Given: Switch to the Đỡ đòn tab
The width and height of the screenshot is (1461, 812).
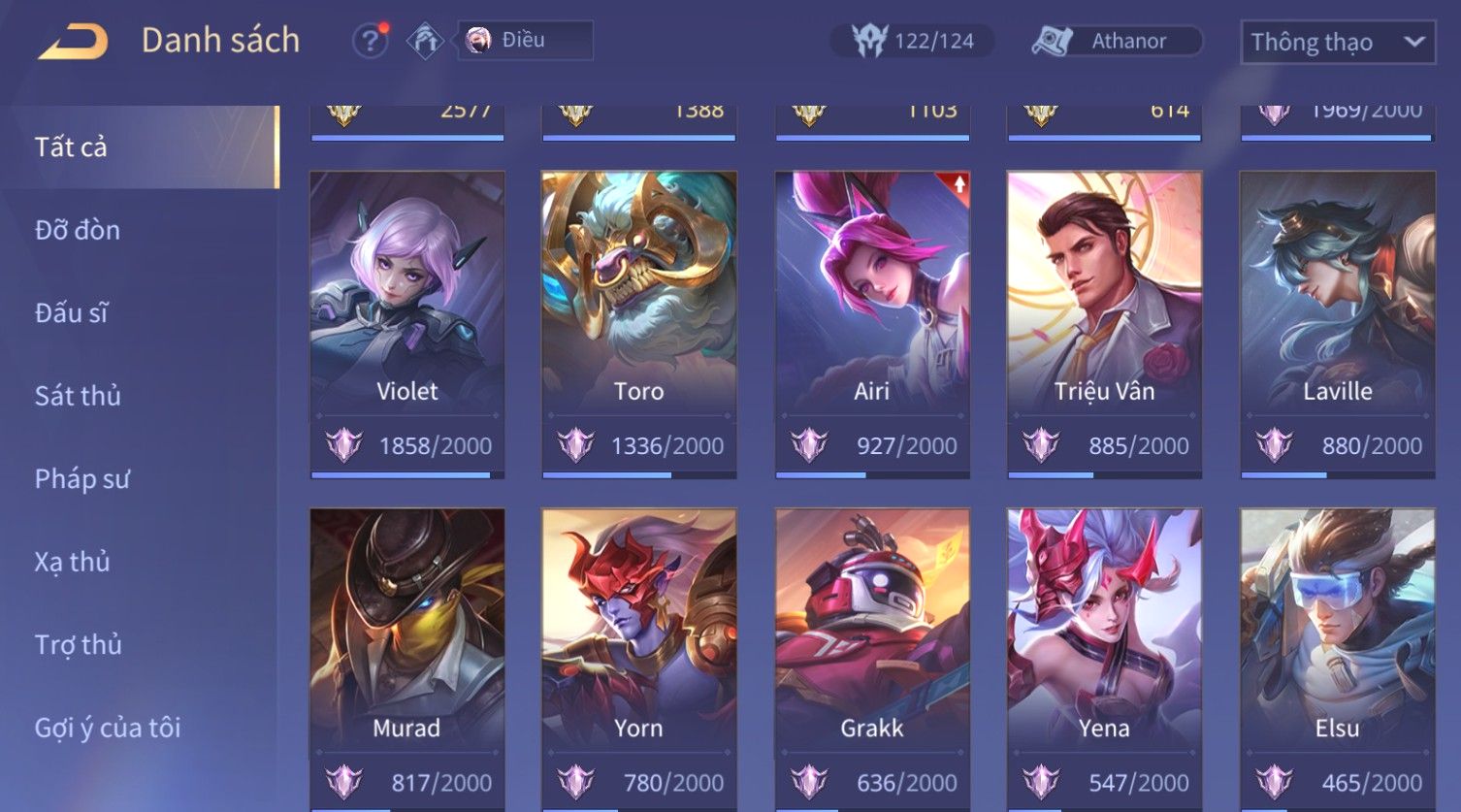Looking at the screenshot, I should point(78,230).
